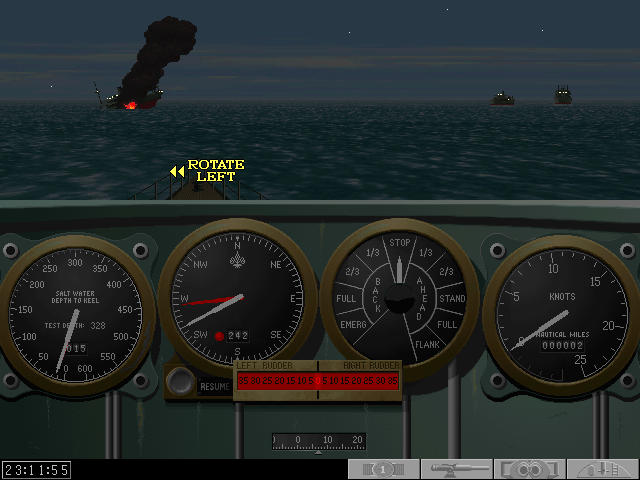Choose Ahead Standard speed segment
This screenshot has width=640, height=480.
452,298
